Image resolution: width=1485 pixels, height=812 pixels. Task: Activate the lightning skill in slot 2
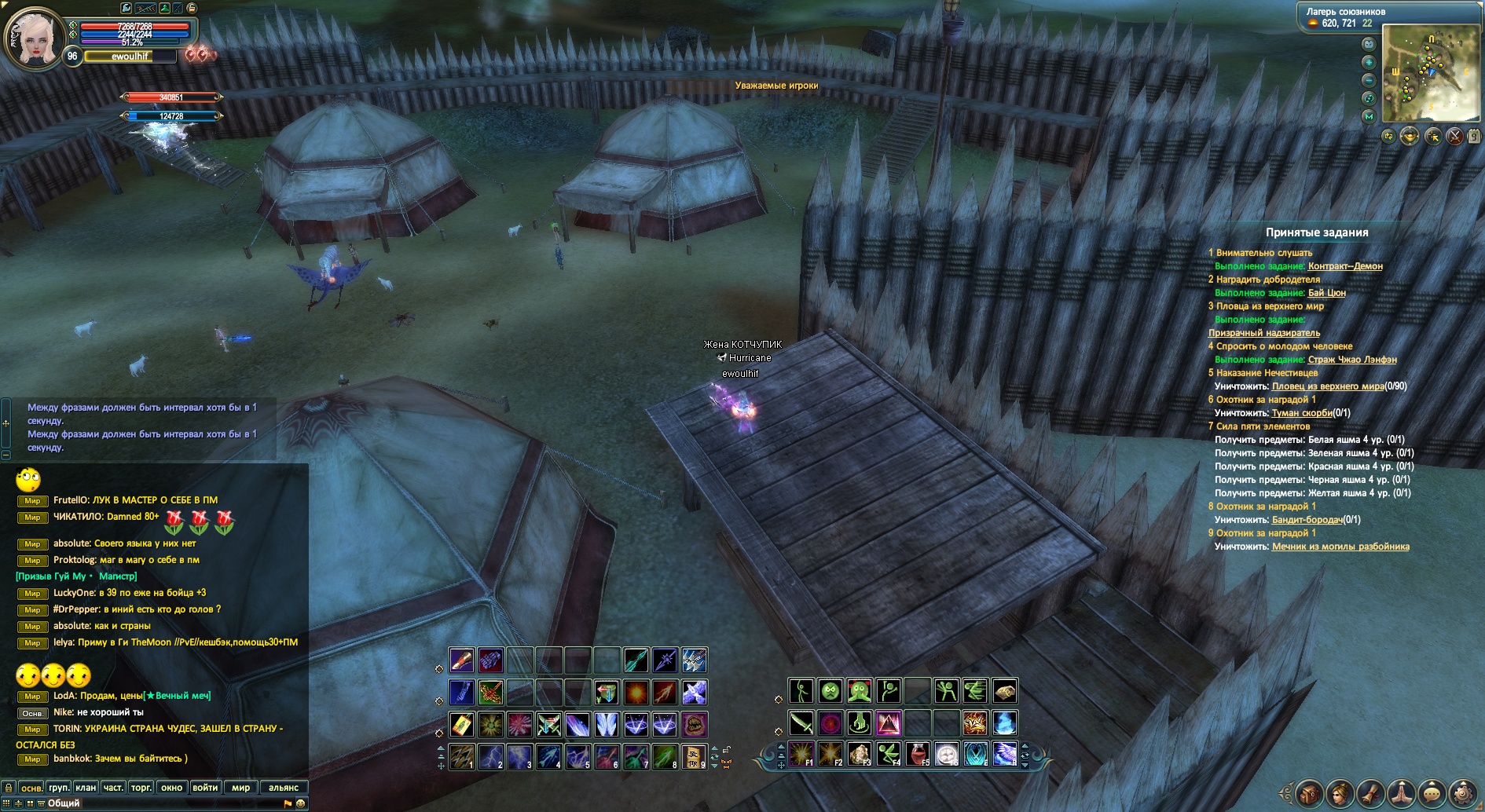click(x=490, y=756)
